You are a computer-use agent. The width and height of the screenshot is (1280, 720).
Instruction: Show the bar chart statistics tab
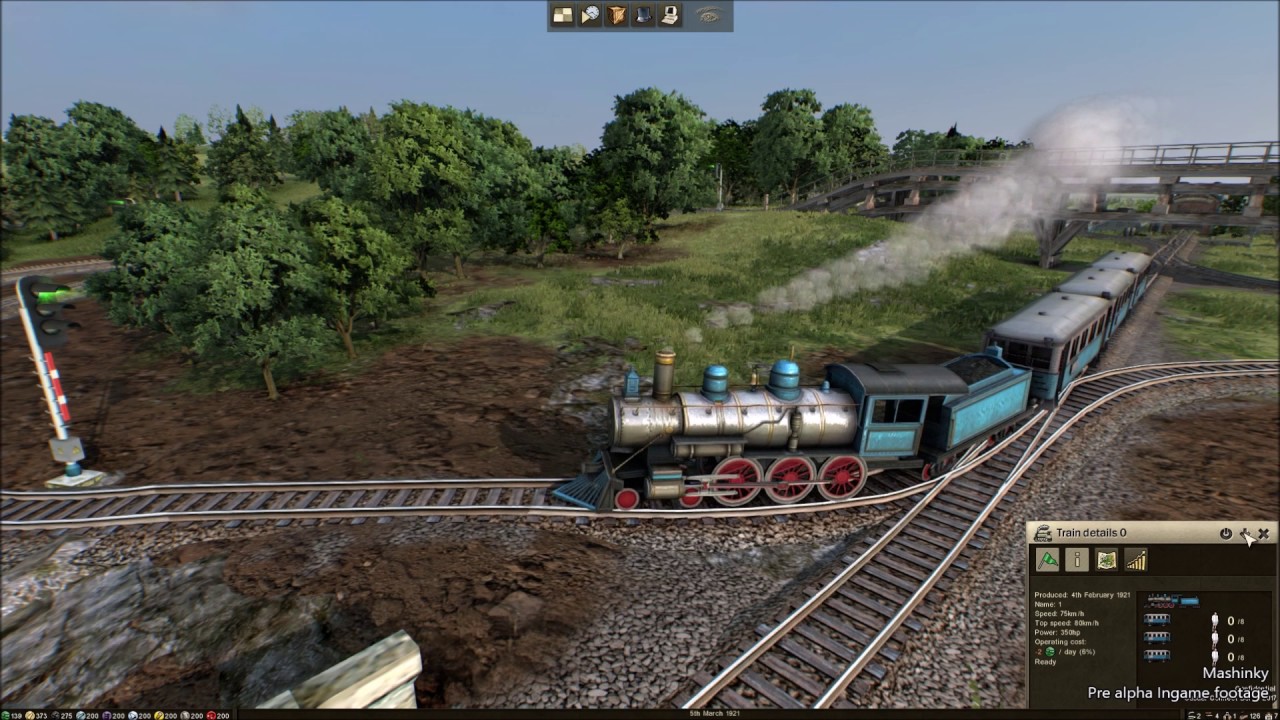pos(1135,560)
